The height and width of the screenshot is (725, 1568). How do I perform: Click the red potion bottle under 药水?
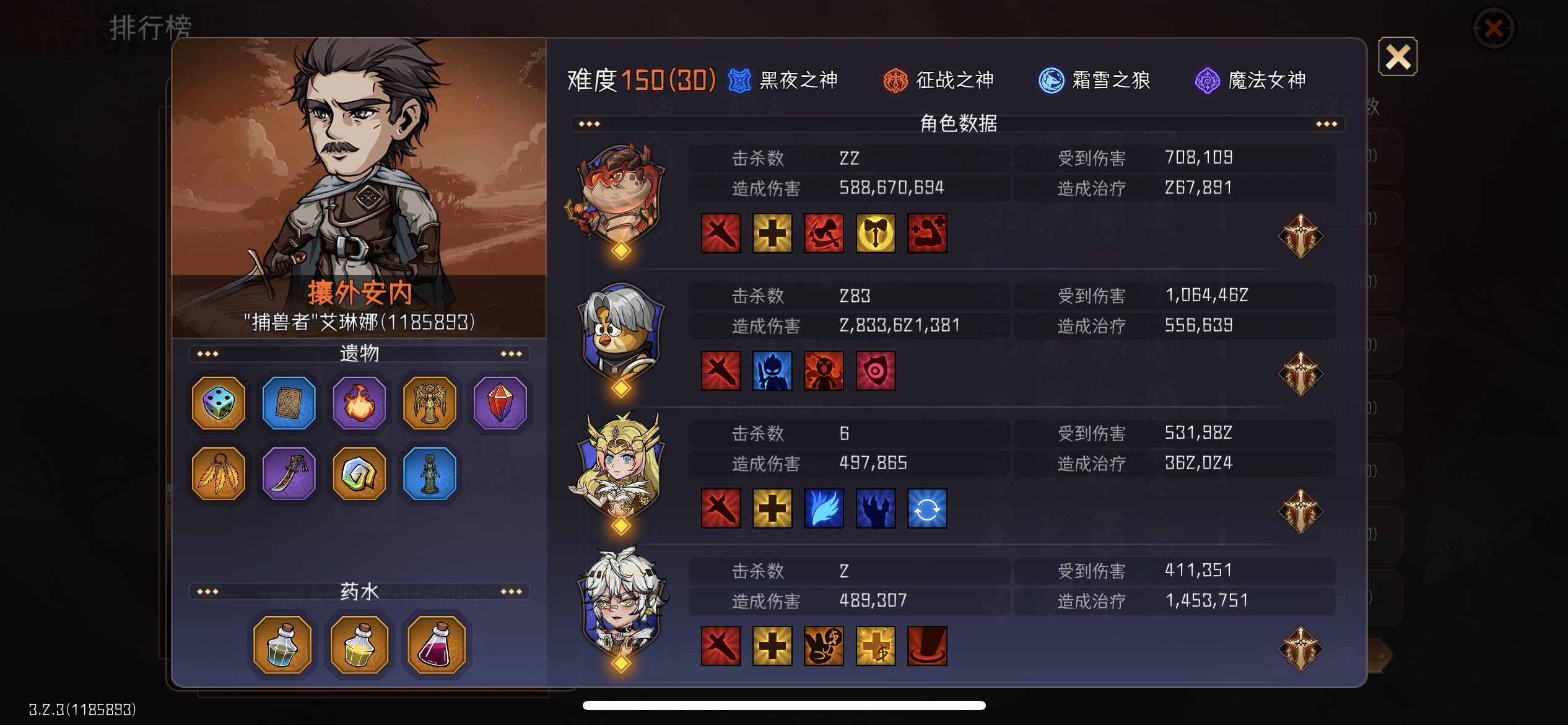437,644
